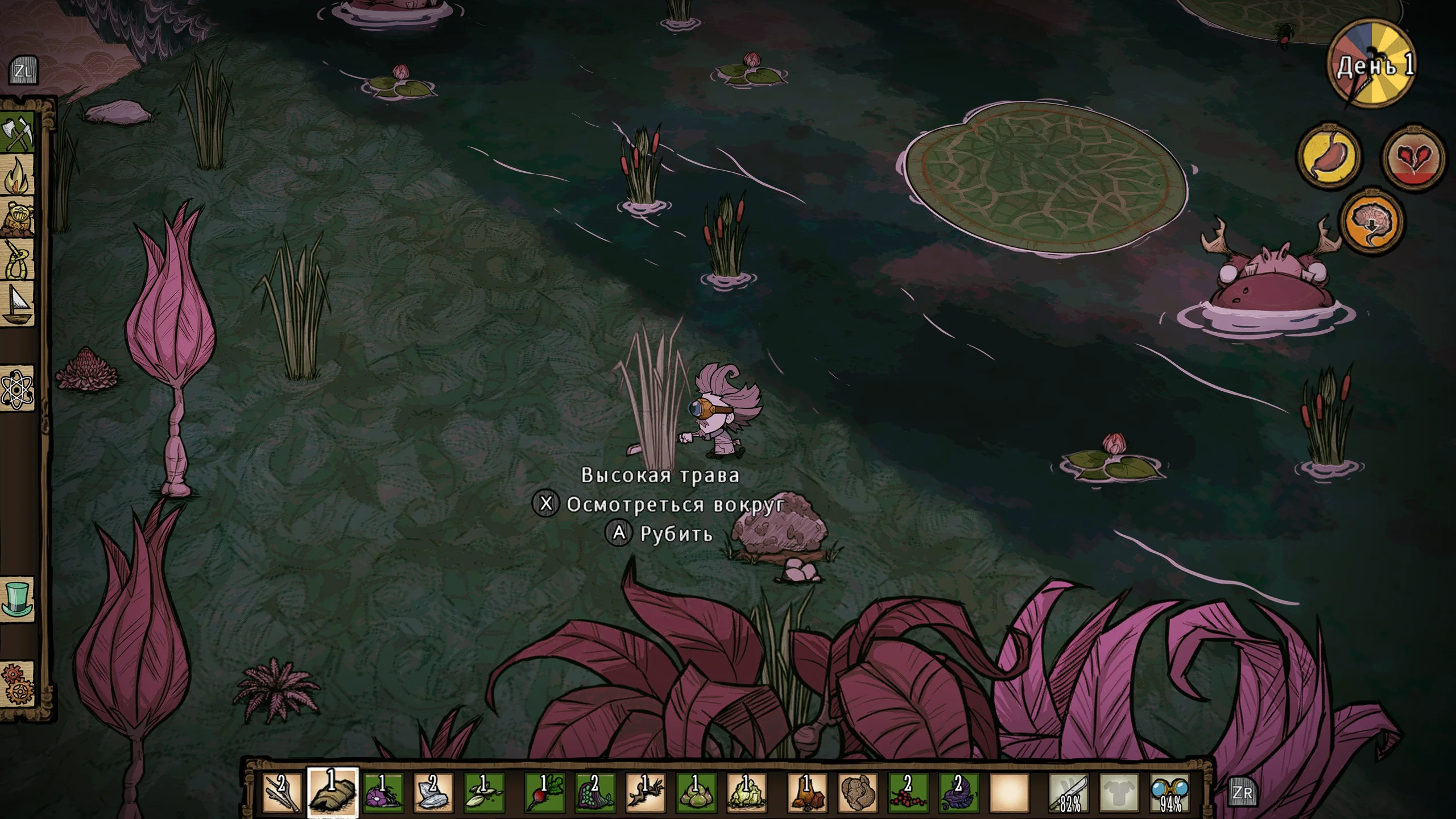Screen dimensions: 1456x819
Task: Select the equipped machete hand slot
Action: coord(1069,792)
